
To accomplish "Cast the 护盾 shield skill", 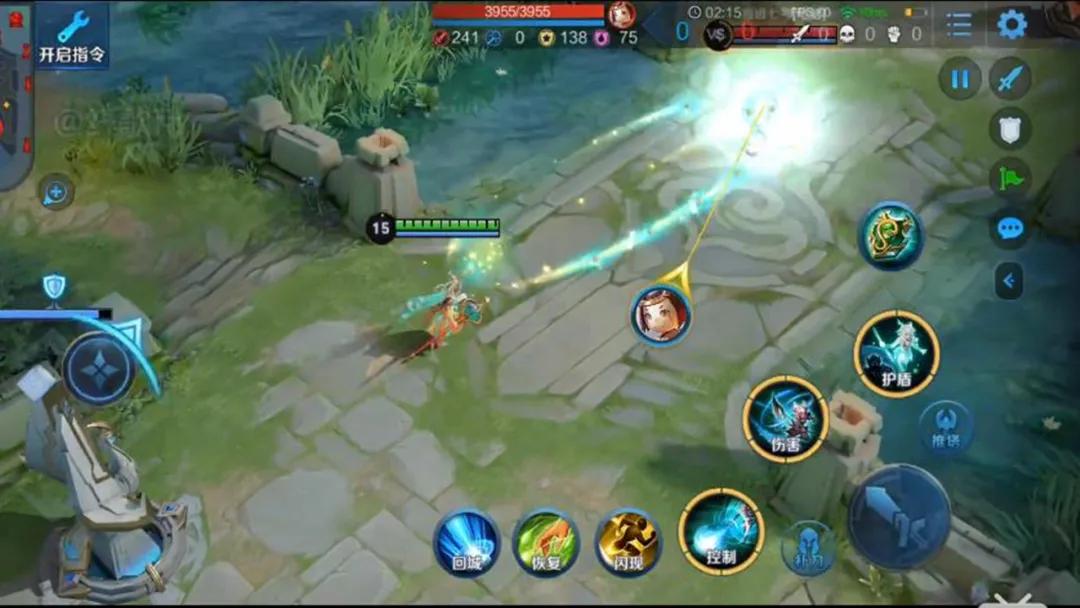I will 897,354.
